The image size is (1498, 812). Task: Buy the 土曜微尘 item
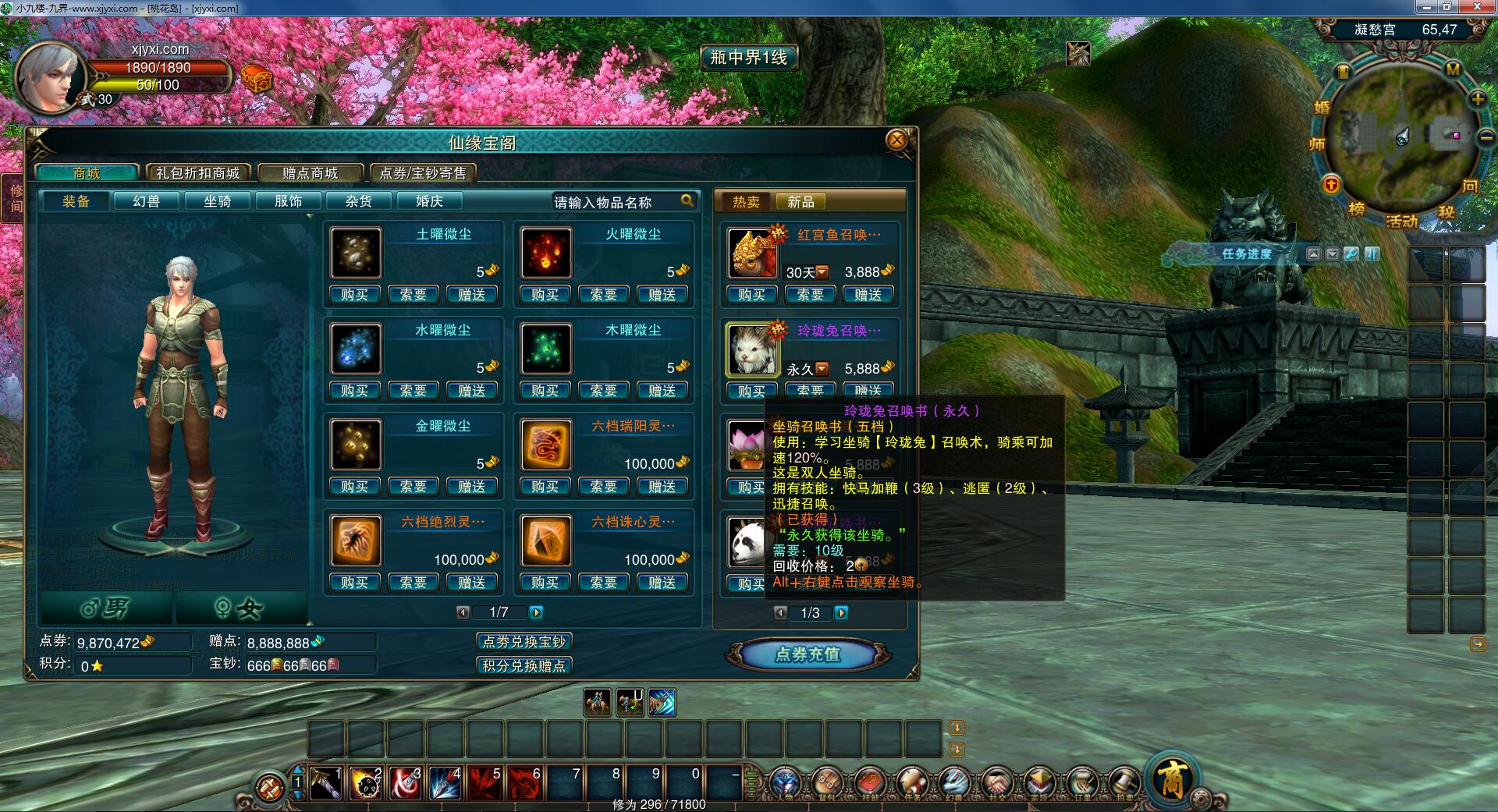355,295
